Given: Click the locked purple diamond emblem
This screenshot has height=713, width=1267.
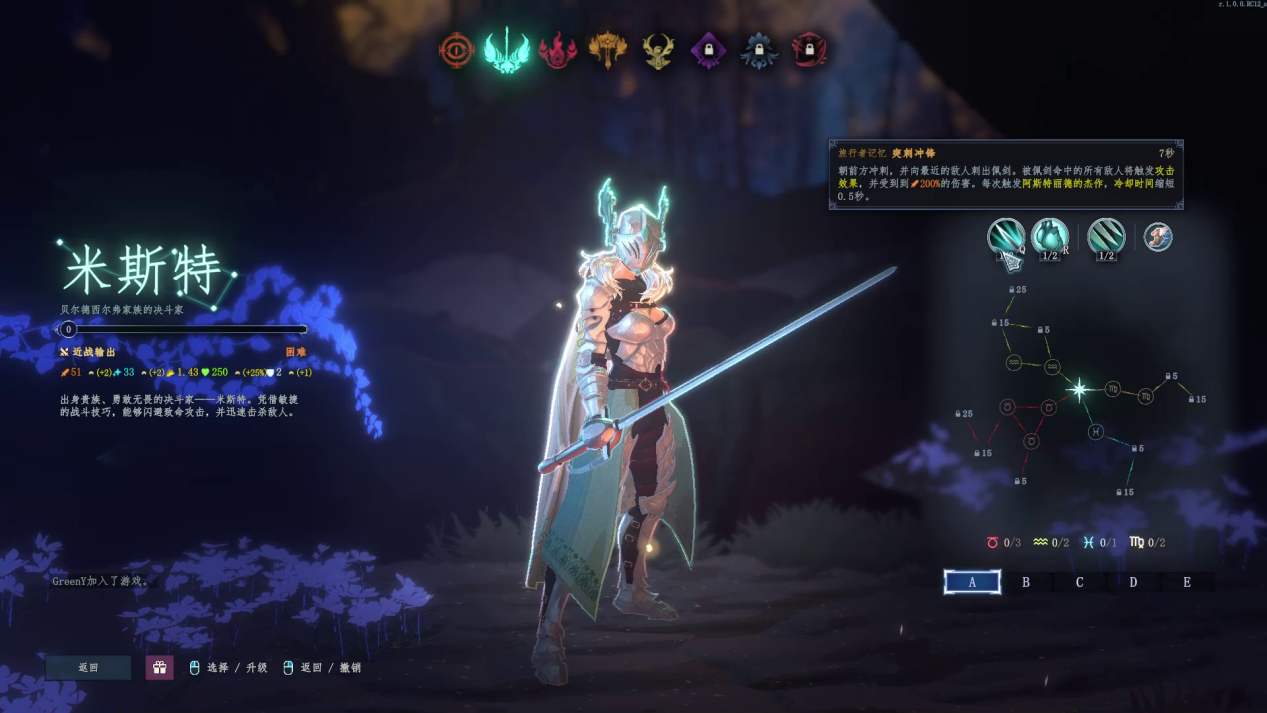Looking at the screenshot, I should 709,50.
